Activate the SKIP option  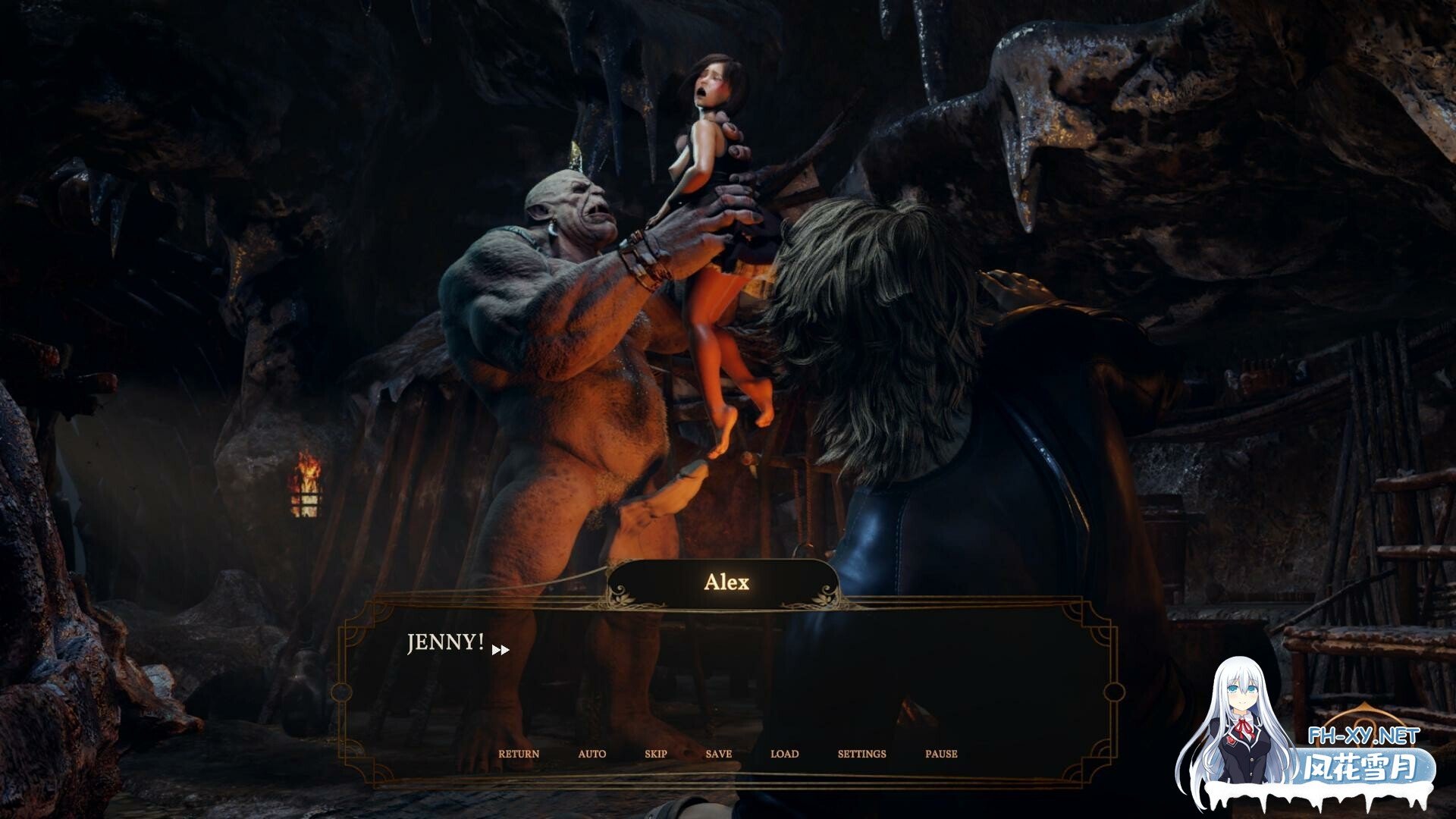coord(656,754)
